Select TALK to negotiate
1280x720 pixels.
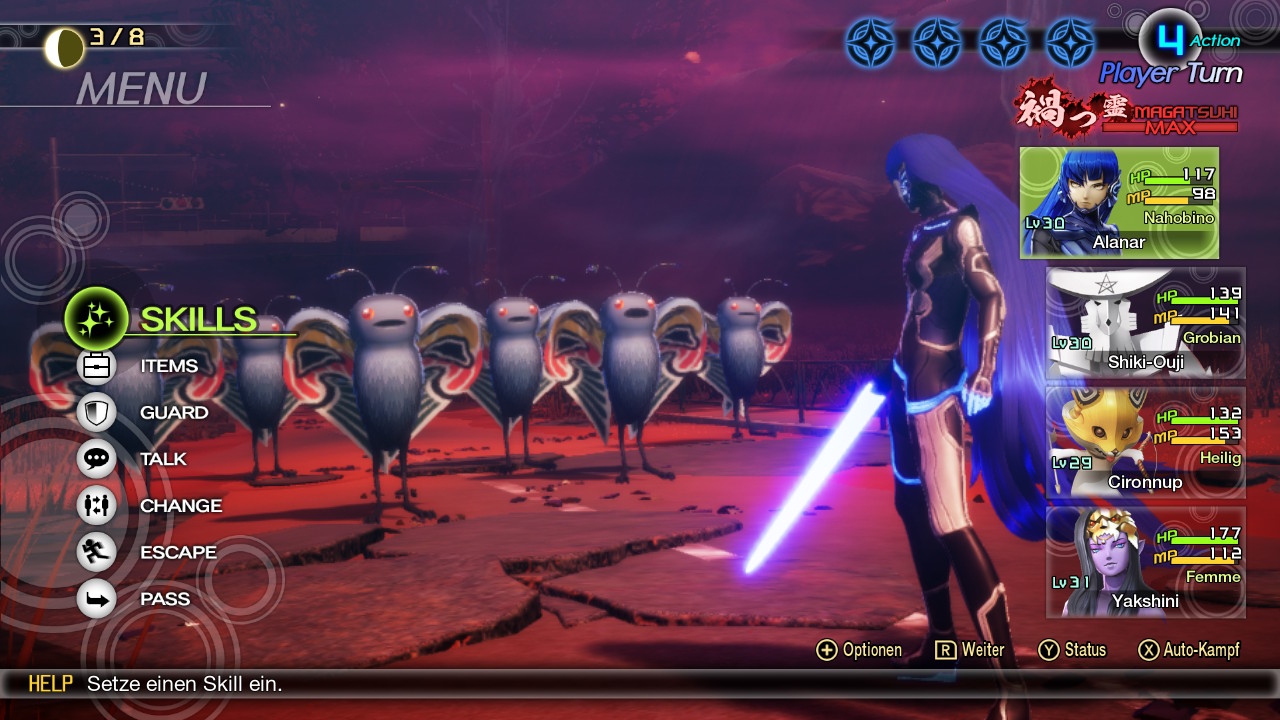162,459
